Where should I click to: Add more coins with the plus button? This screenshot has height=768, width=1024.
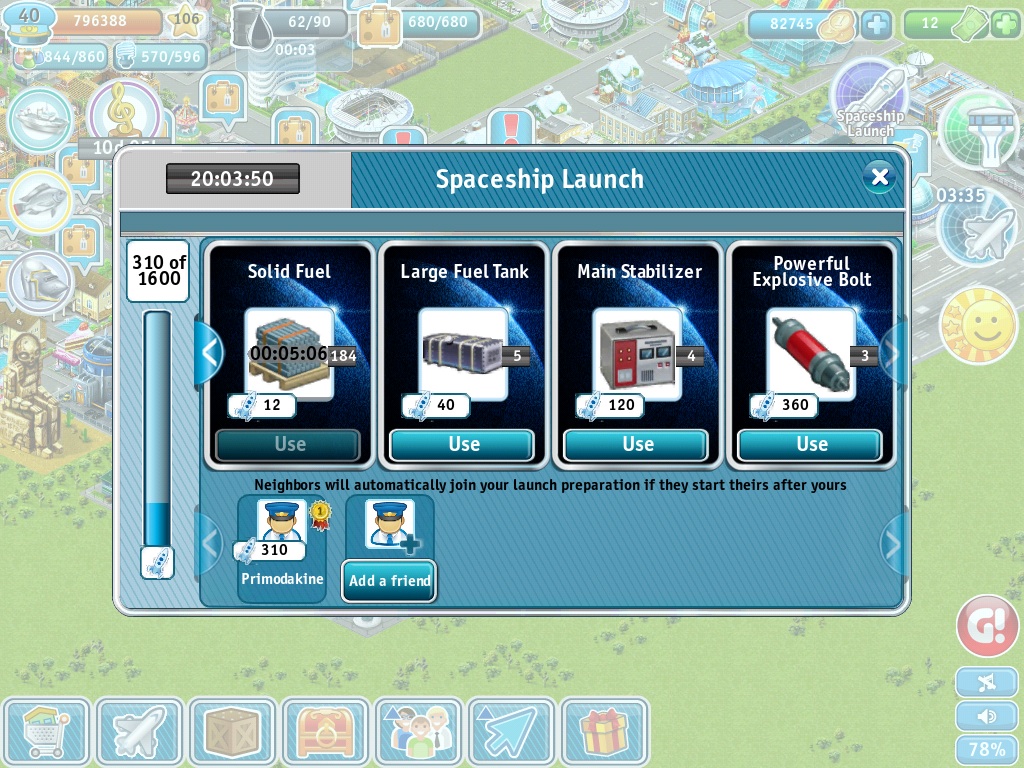(x=877, y=24)
